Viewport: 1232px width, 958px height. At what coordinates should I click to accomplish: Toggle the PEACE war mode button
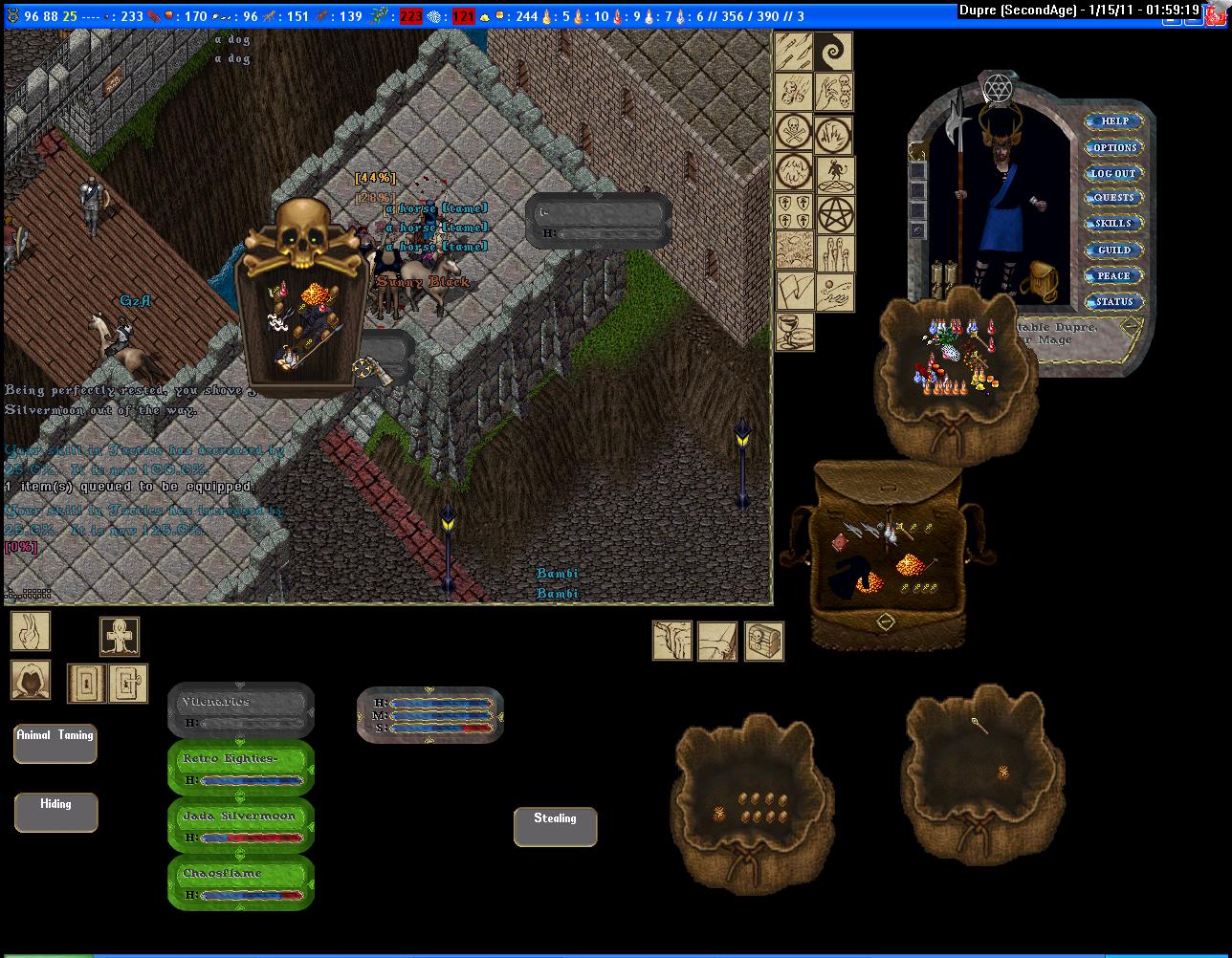coord(1113,275)
